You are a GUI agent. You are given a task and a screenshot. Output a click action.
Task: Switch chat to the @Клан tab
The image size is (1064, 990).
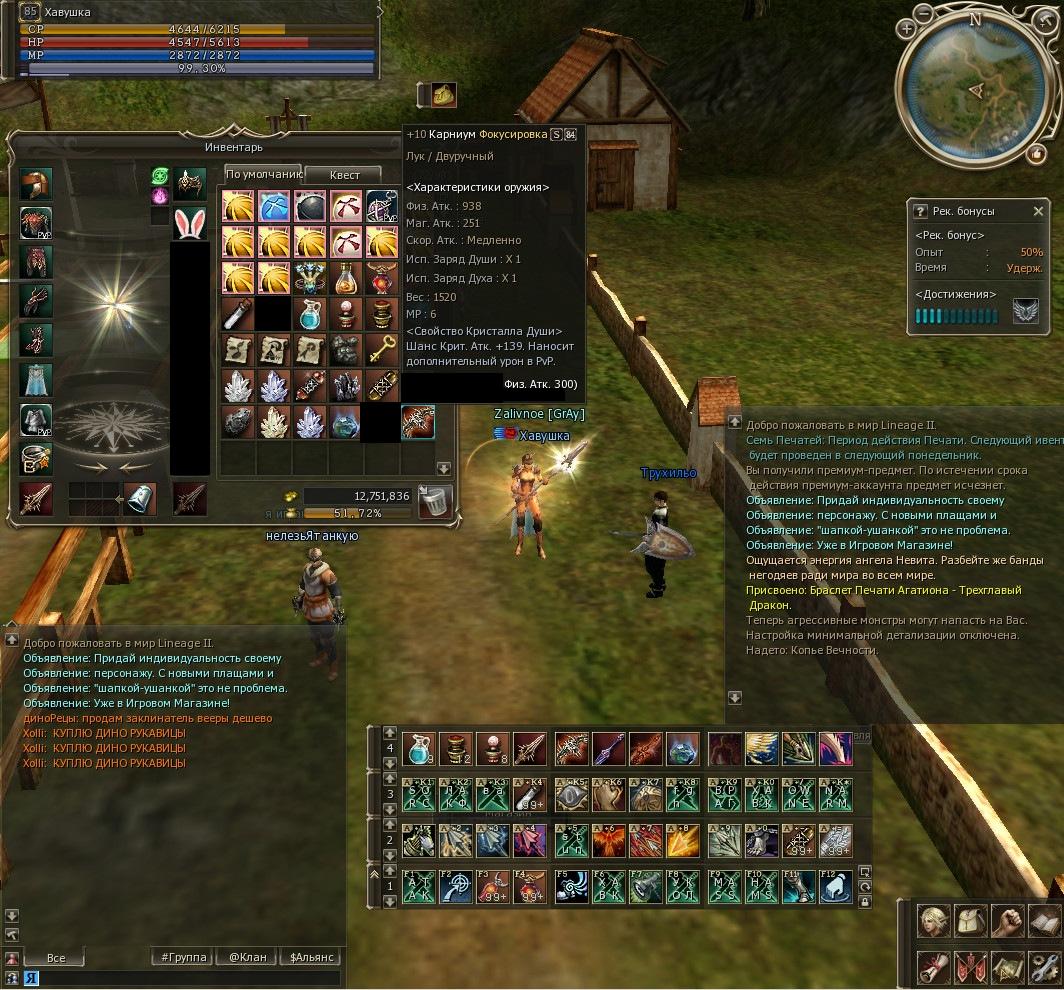[x=247, y=957]
